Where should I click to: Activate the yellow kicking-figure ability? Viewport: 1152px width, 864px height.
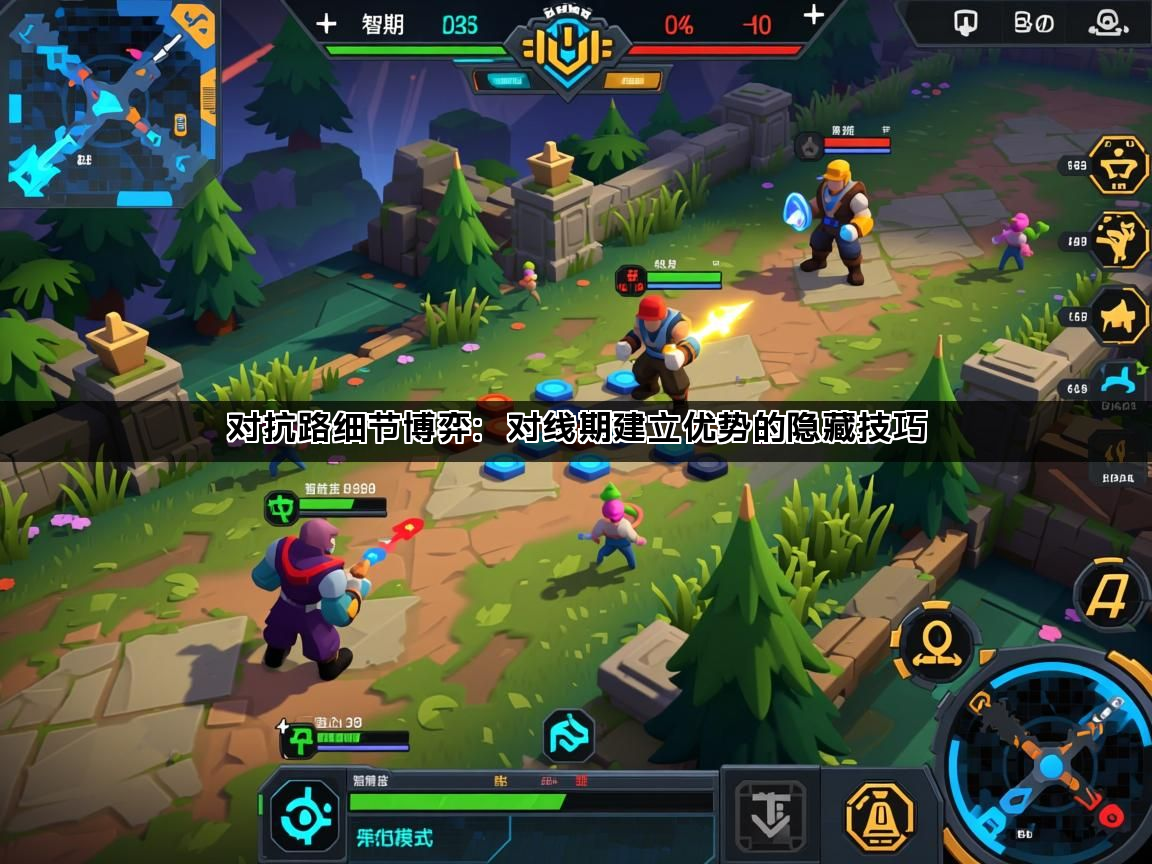click(1118, 240)
